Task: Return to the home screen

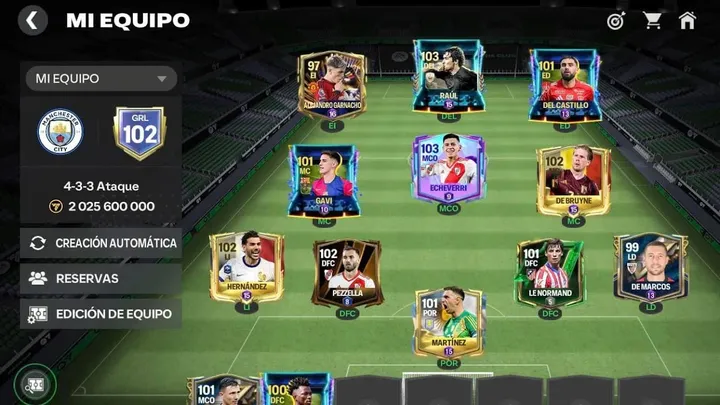Action: pos(687,20)
